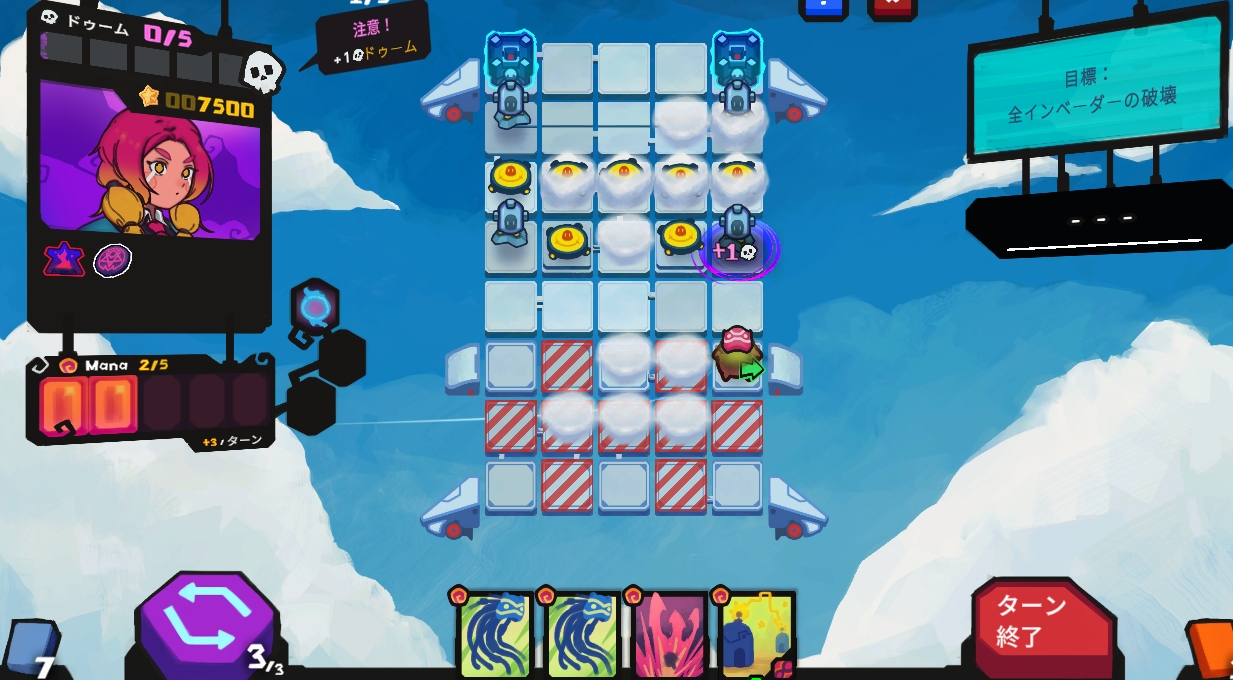The width and height of the screenshot is (1233, 680).
Task: Select the invader tile marked +1 skull
Action: click(737, 247)
